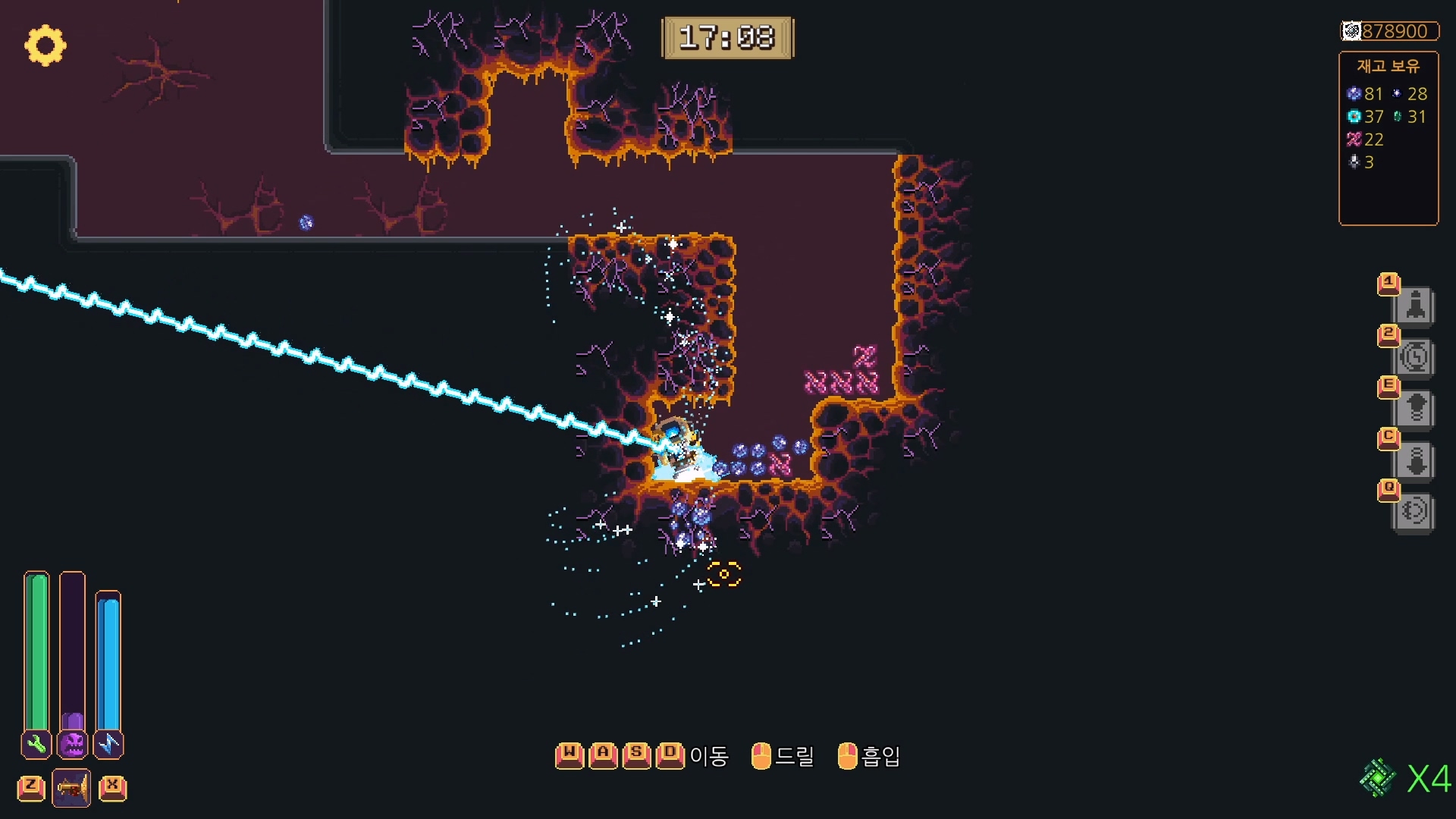1456x819 pixels.
Task: Activate the downward spring arrow ability
Action: [1414, 461]
